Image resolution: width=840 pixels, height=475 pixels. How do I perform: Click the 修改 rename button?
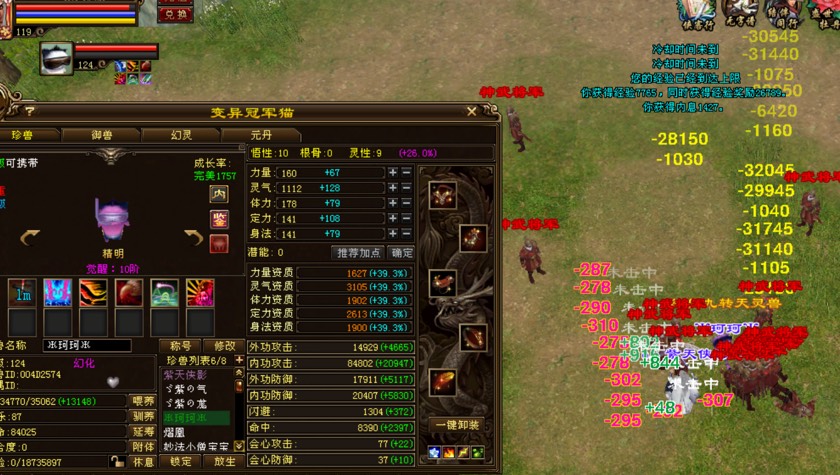(x=225, y=345)
